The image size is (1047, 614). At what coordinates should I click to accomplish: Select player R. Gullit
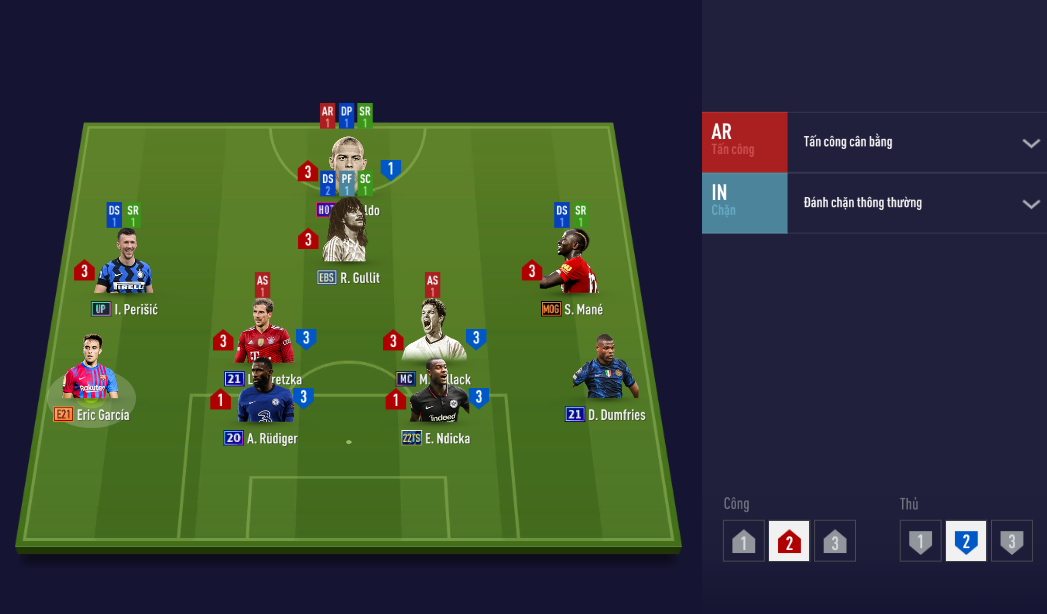click(347, 232)
